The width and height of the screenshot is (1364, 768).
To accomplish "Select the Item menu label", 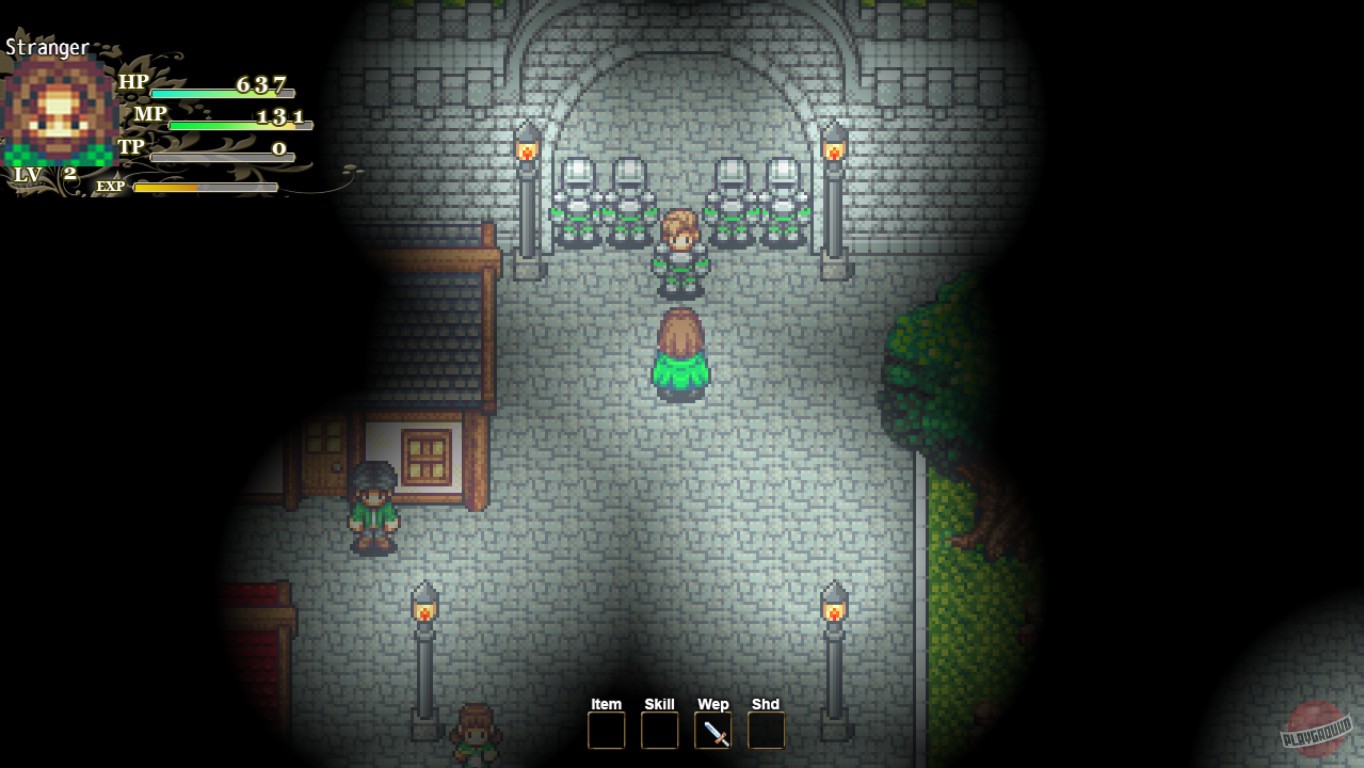I will point(604,704).
